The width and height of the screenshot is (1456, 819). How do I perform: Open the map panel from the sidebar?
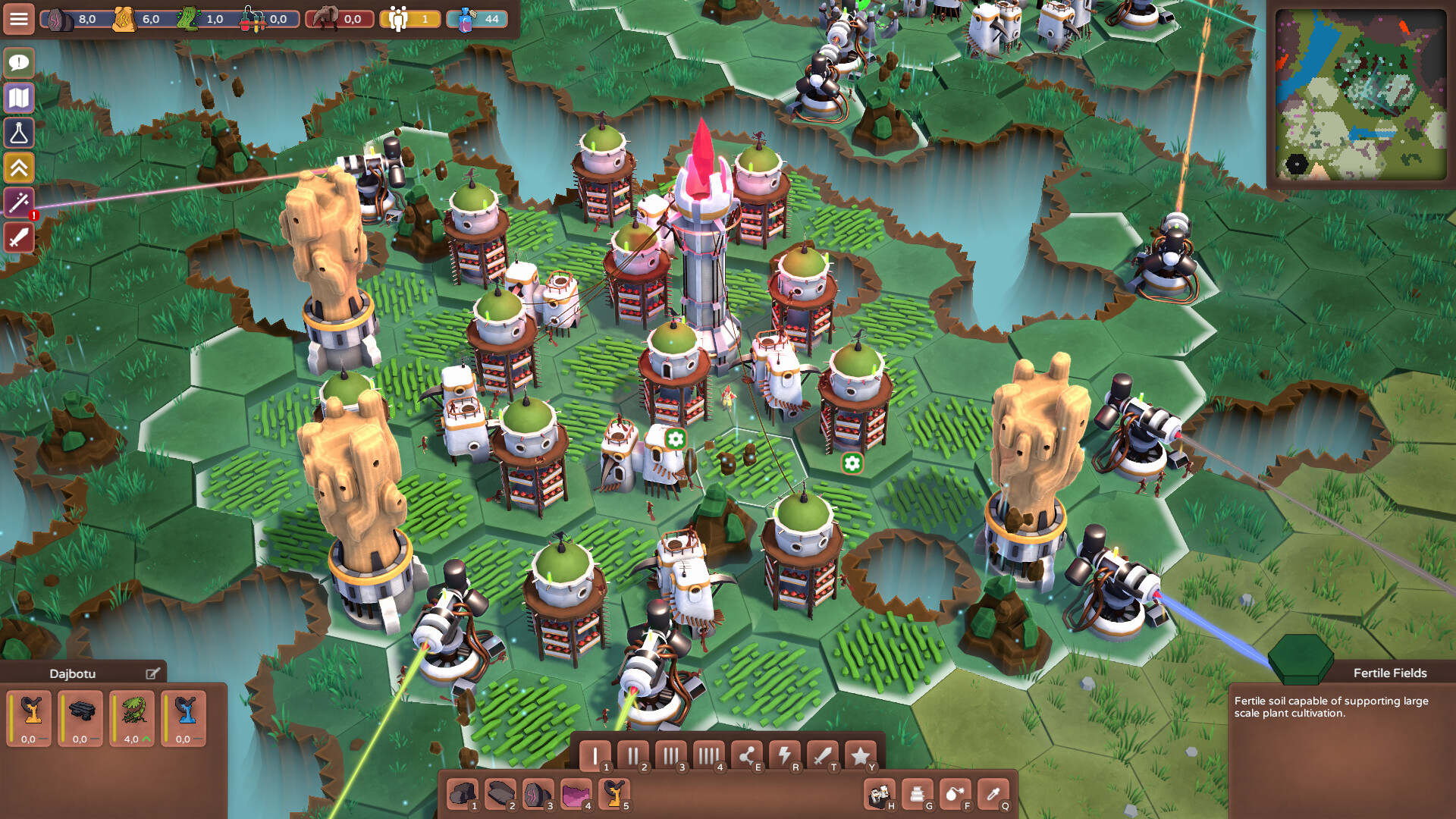(19, 98)
